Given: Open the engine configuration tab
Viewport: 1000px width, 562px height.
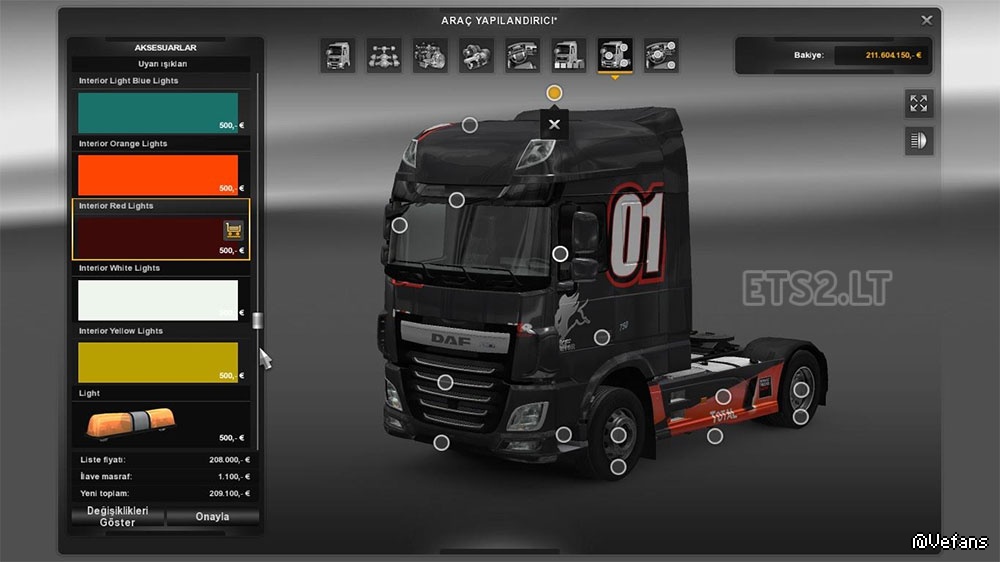Looking at the screenshot, I should [x=430, y=55].
